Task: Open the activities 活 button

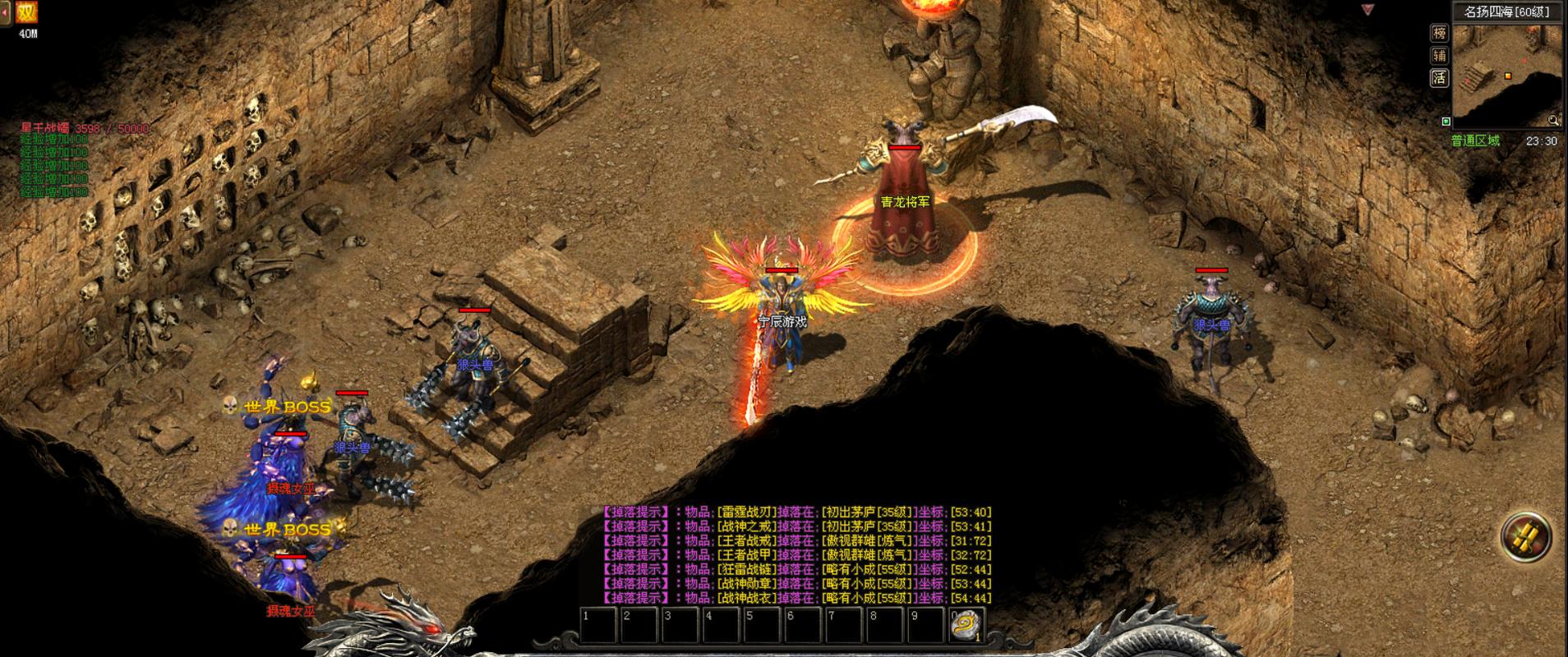Action: [1439, 78]
